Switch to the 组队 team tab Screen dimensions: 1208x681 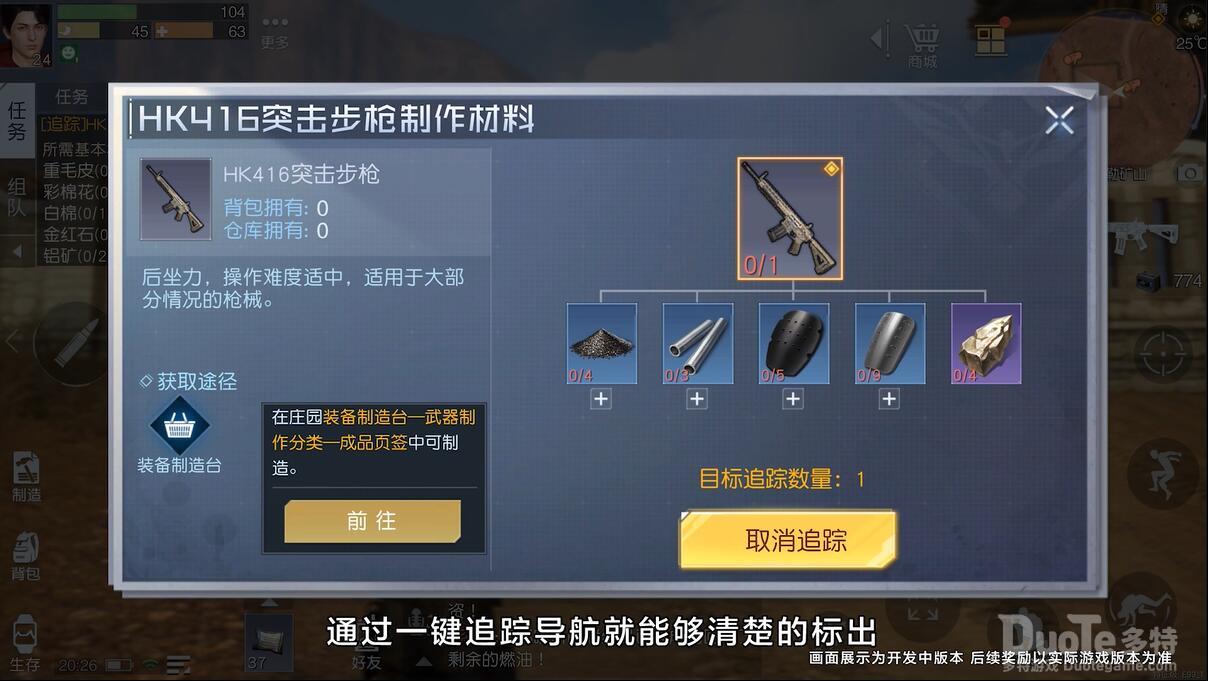click(17, 197)
